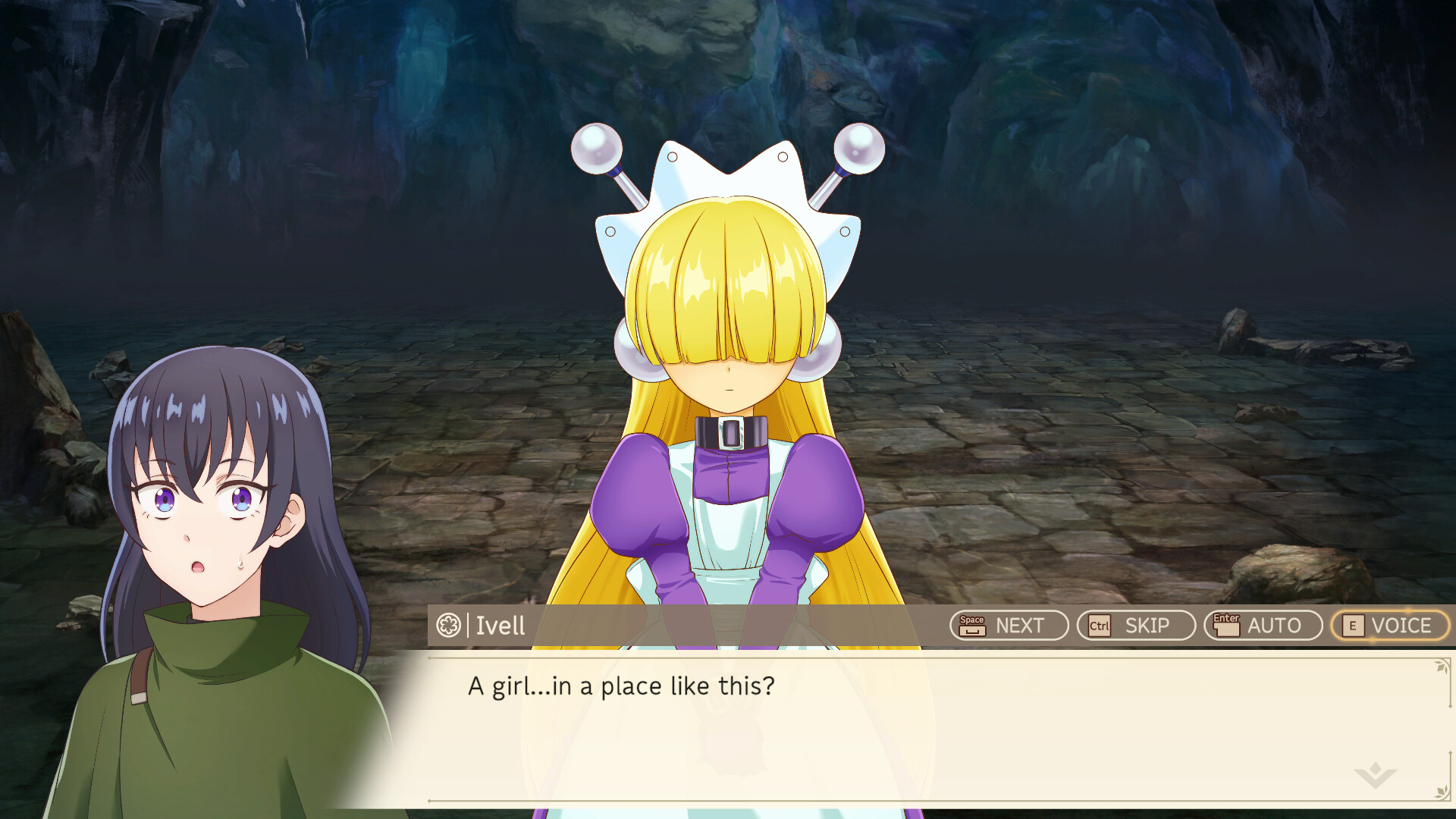Click the dialogue control bar above the textbox
The height and width of the screenshot is (819, 1456).
coord(834,626)
